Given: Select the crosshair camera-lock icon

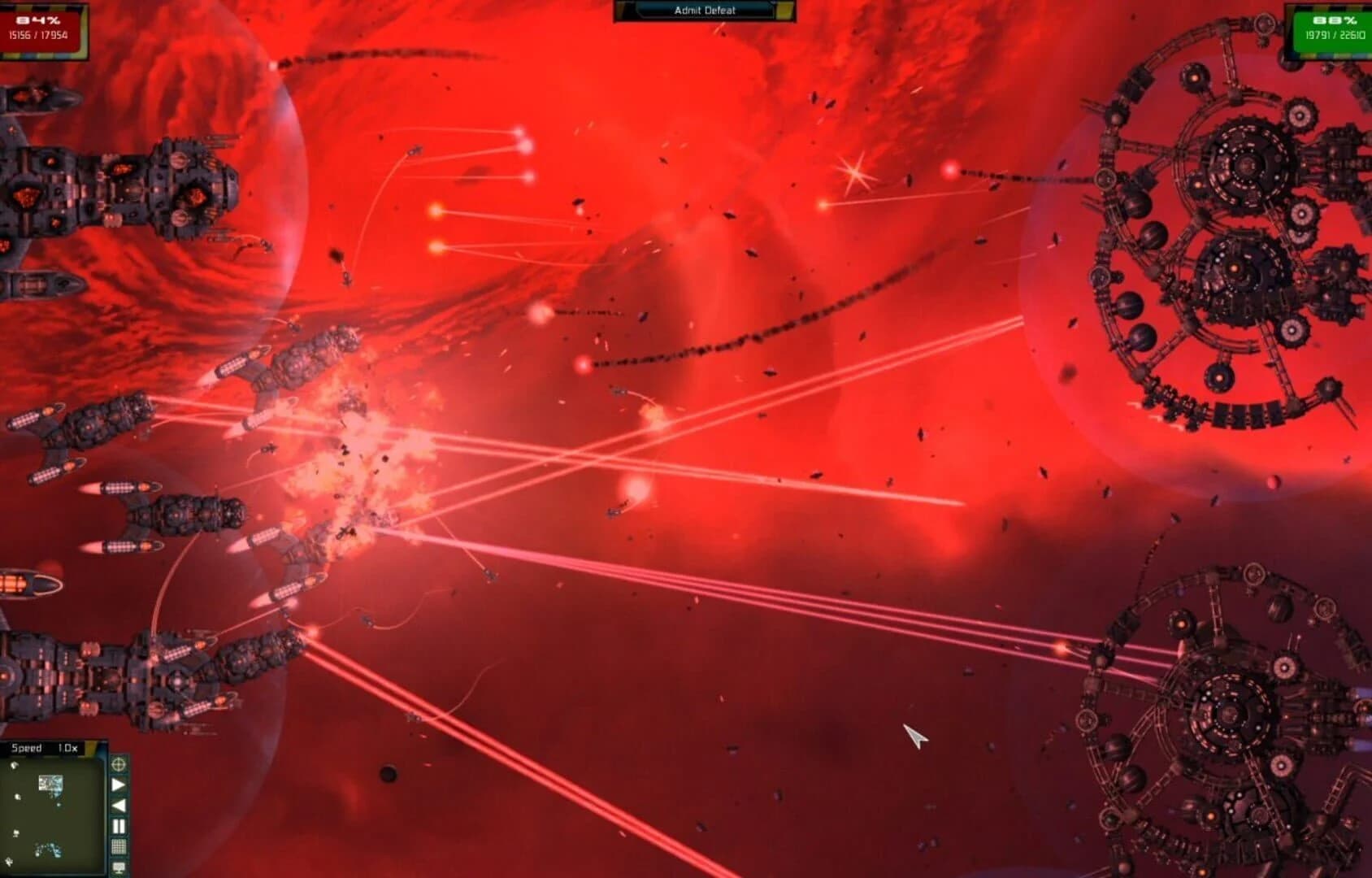Looking at the screenshot, I should (119, 764).
